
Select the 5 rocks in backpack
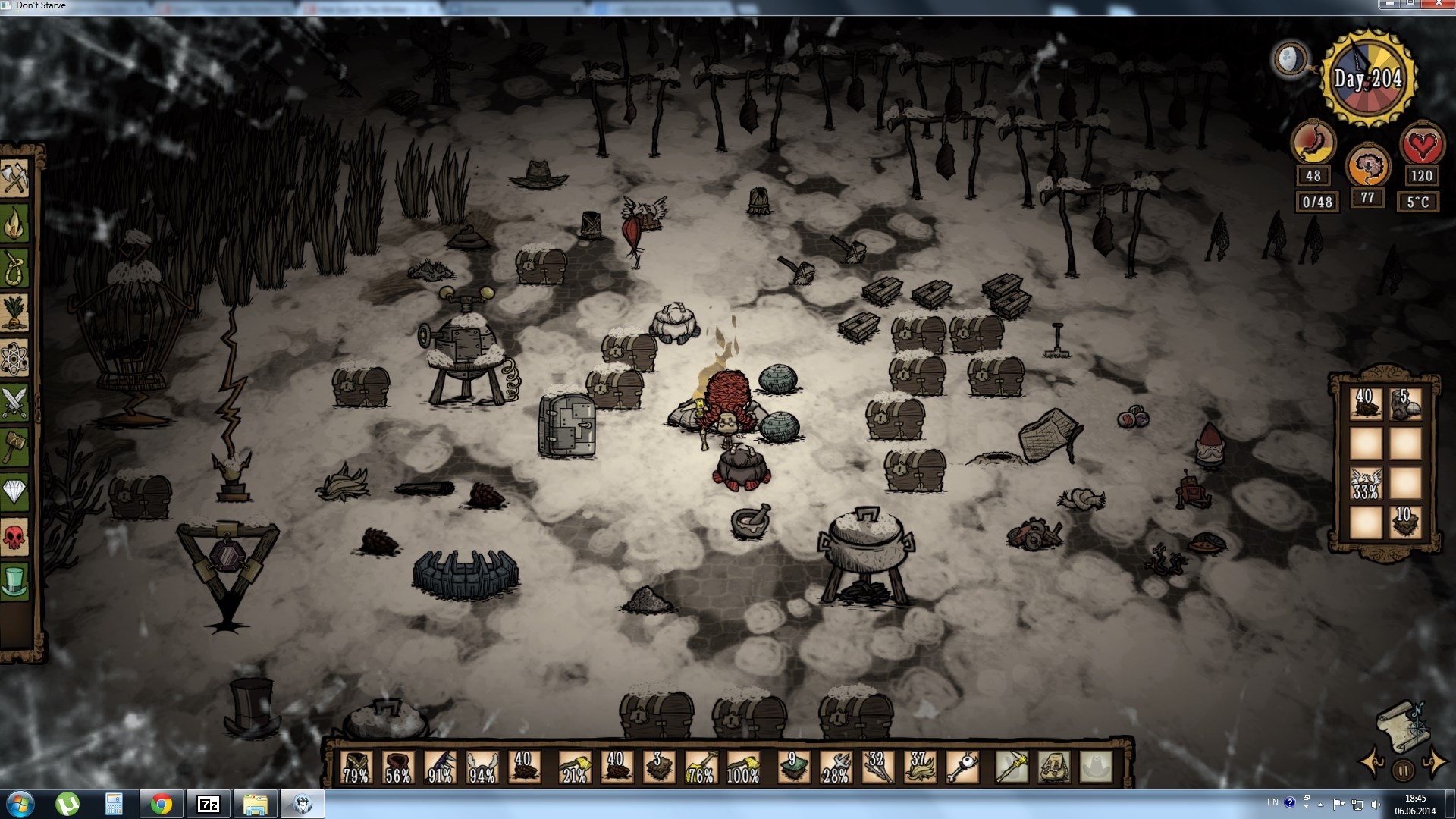(1404, 404)
